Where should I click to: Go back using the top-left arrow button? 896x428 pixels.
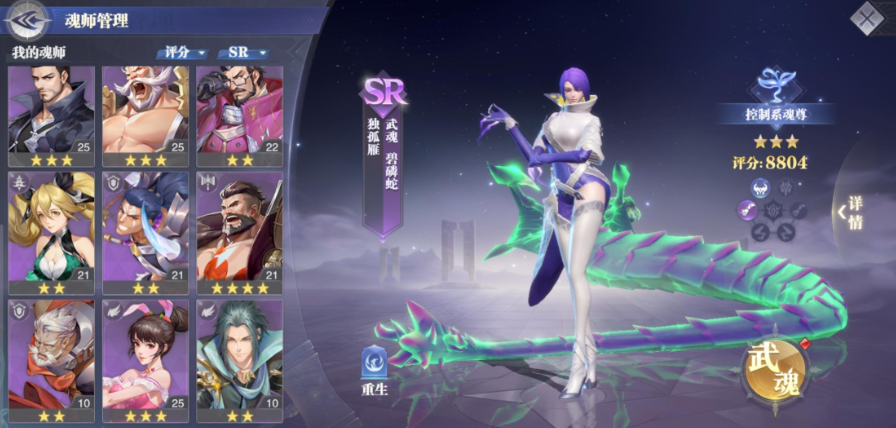29,17
